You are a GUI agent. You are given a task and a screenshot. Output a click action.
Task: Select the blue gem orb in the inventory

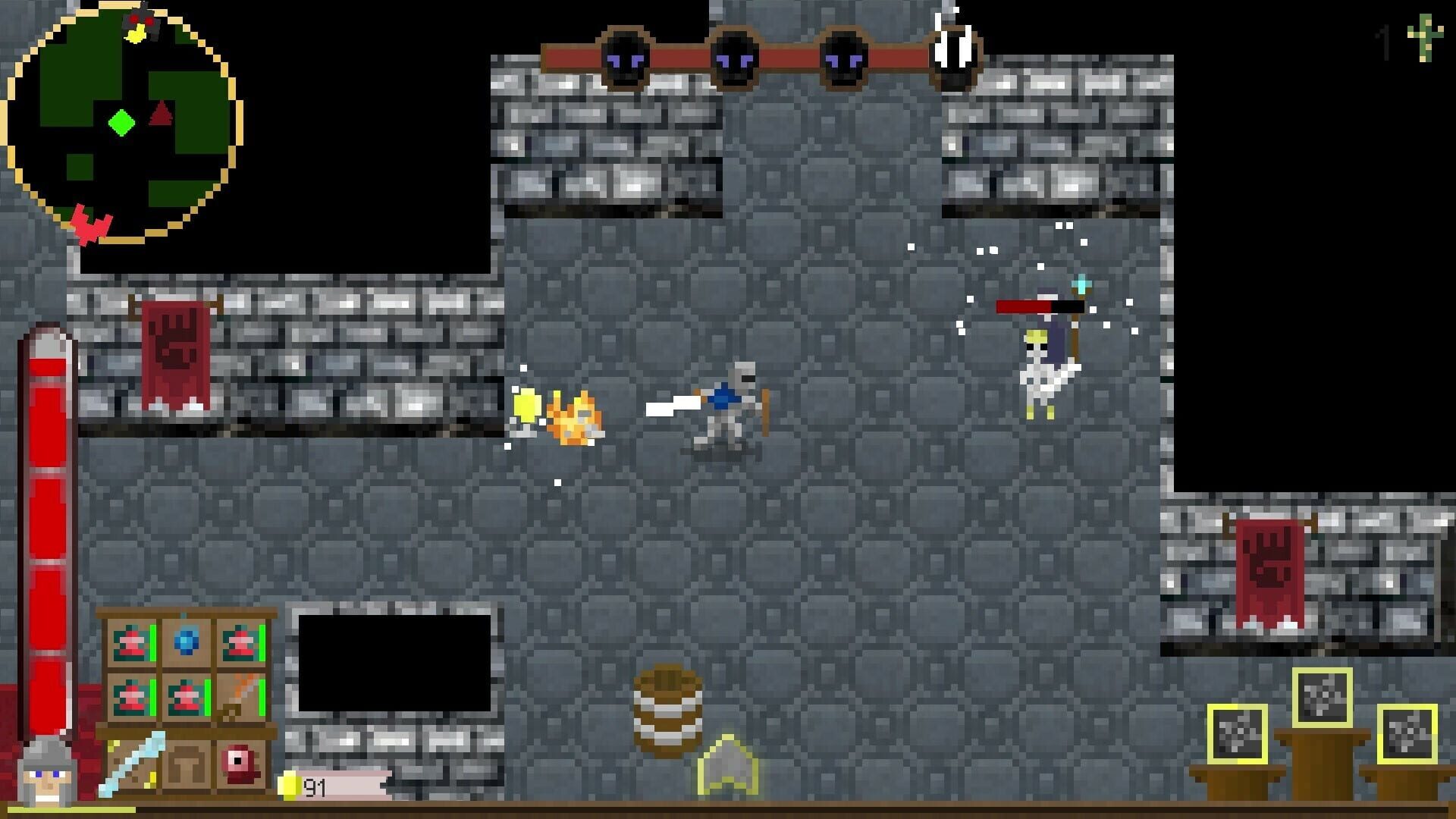(186, 643)
